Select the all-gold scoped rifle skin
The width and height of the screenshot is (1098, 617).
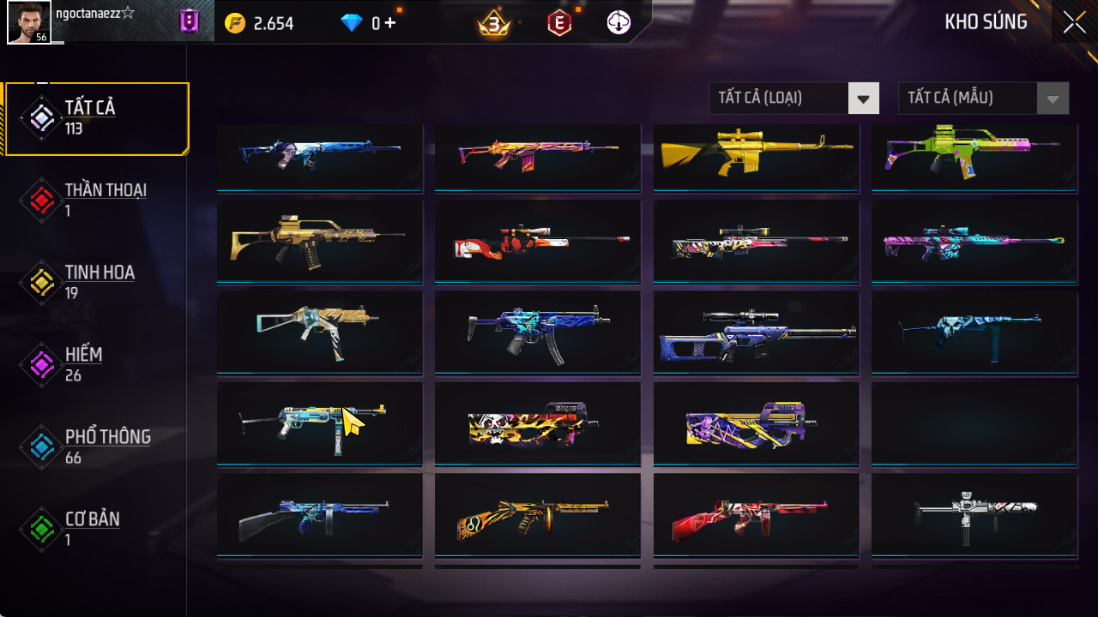pos(756,155)
